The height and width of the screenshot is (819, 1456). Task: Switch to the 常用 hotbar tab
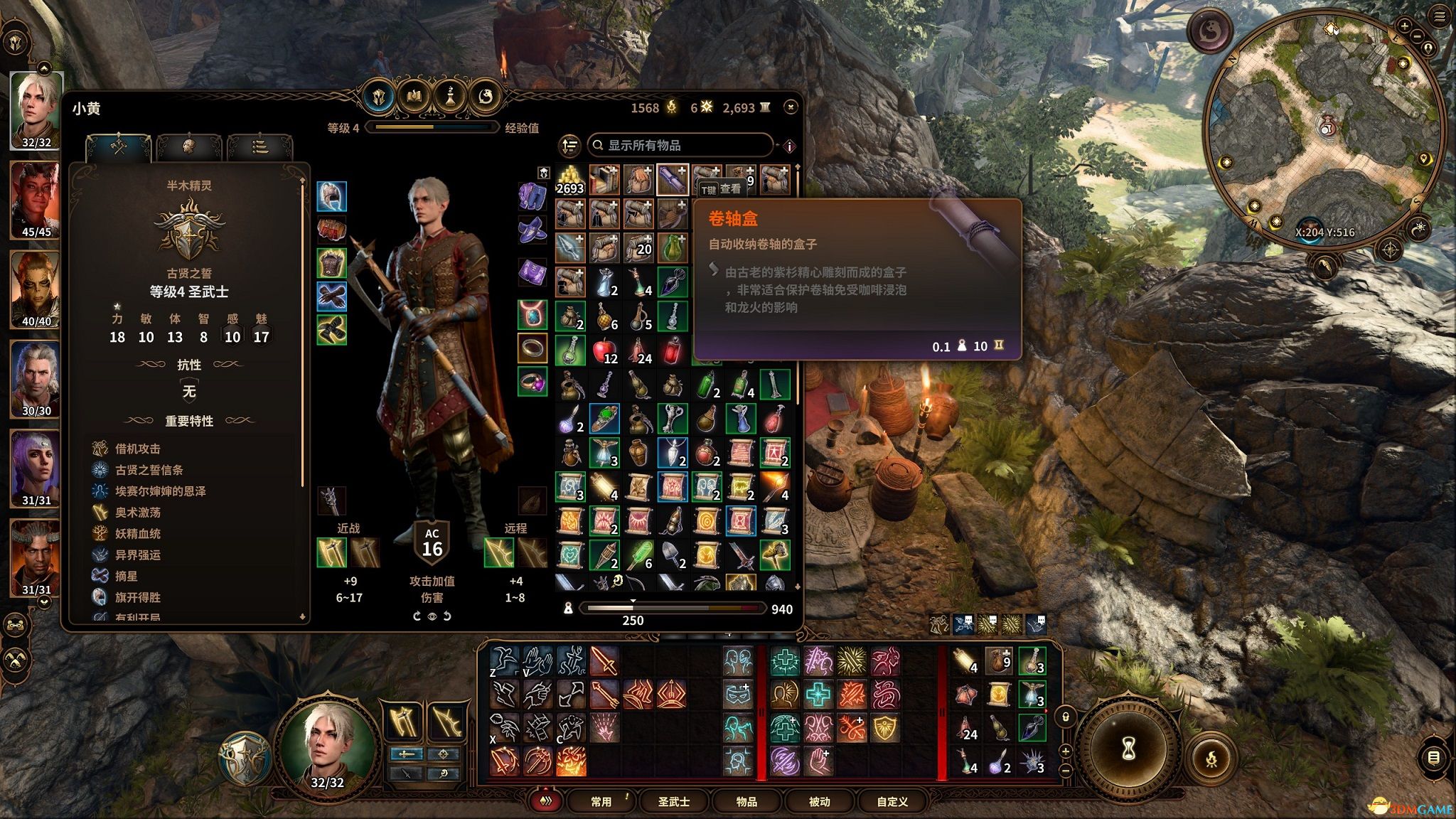click(601, 801)
